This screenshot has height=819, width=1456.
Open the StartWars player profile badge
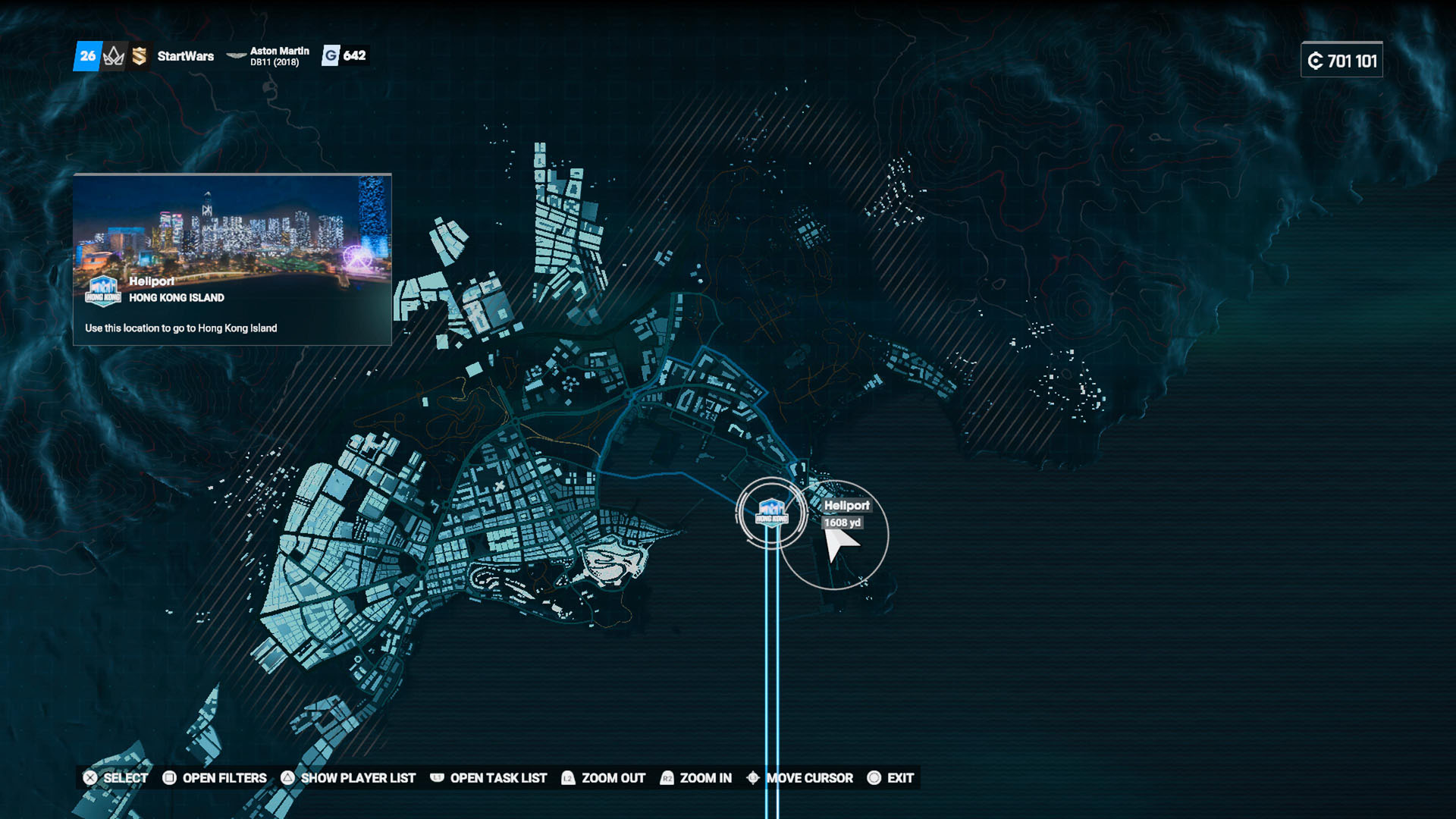(x=185, y=56)
